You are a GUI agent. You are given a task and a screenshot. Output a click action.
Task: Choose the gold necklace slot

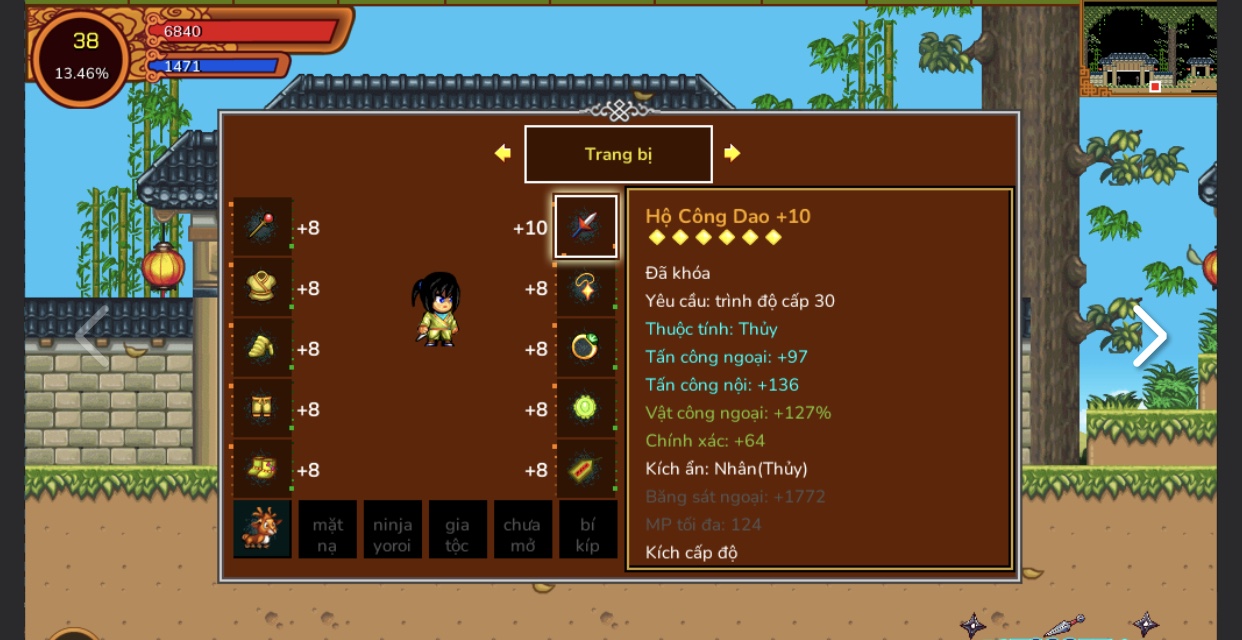(586, 288)
